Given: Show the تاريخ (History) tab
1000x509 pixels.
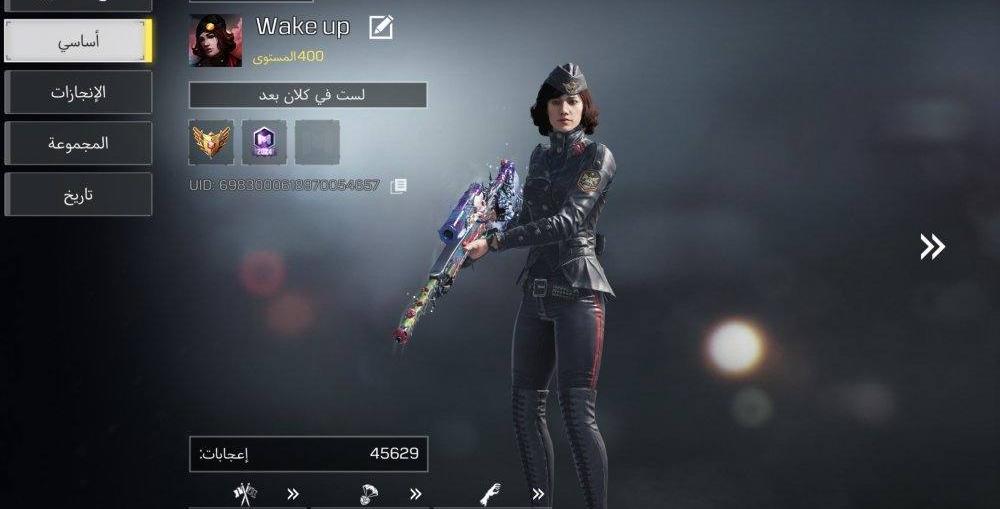Looking at the screenshot, I should tap(78, 195).
